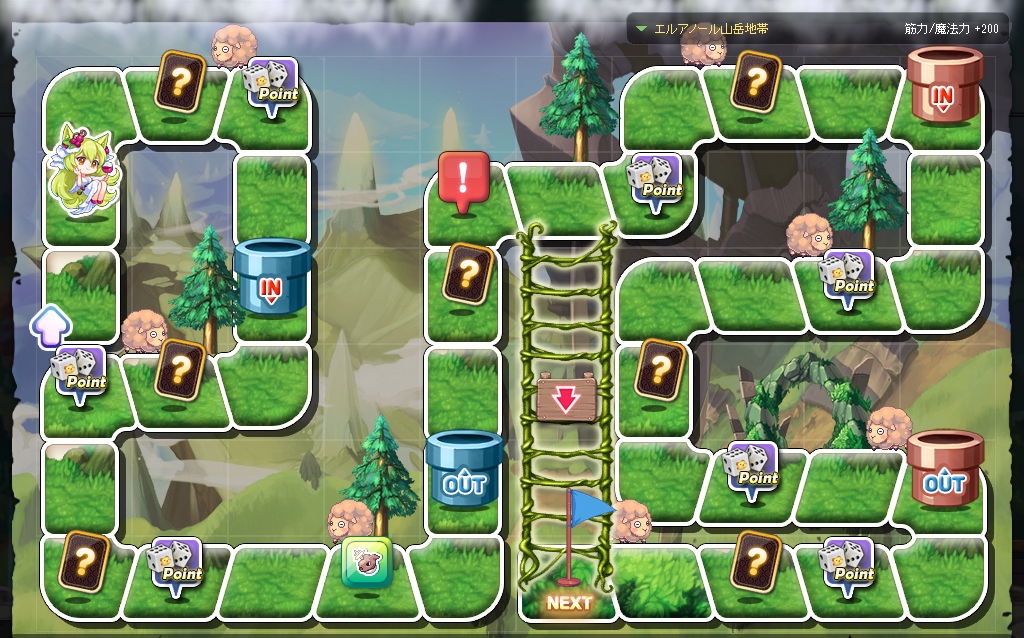Select the green-haired character token
This screenshot has width=1024, height=638.
[x=82, y=172]
